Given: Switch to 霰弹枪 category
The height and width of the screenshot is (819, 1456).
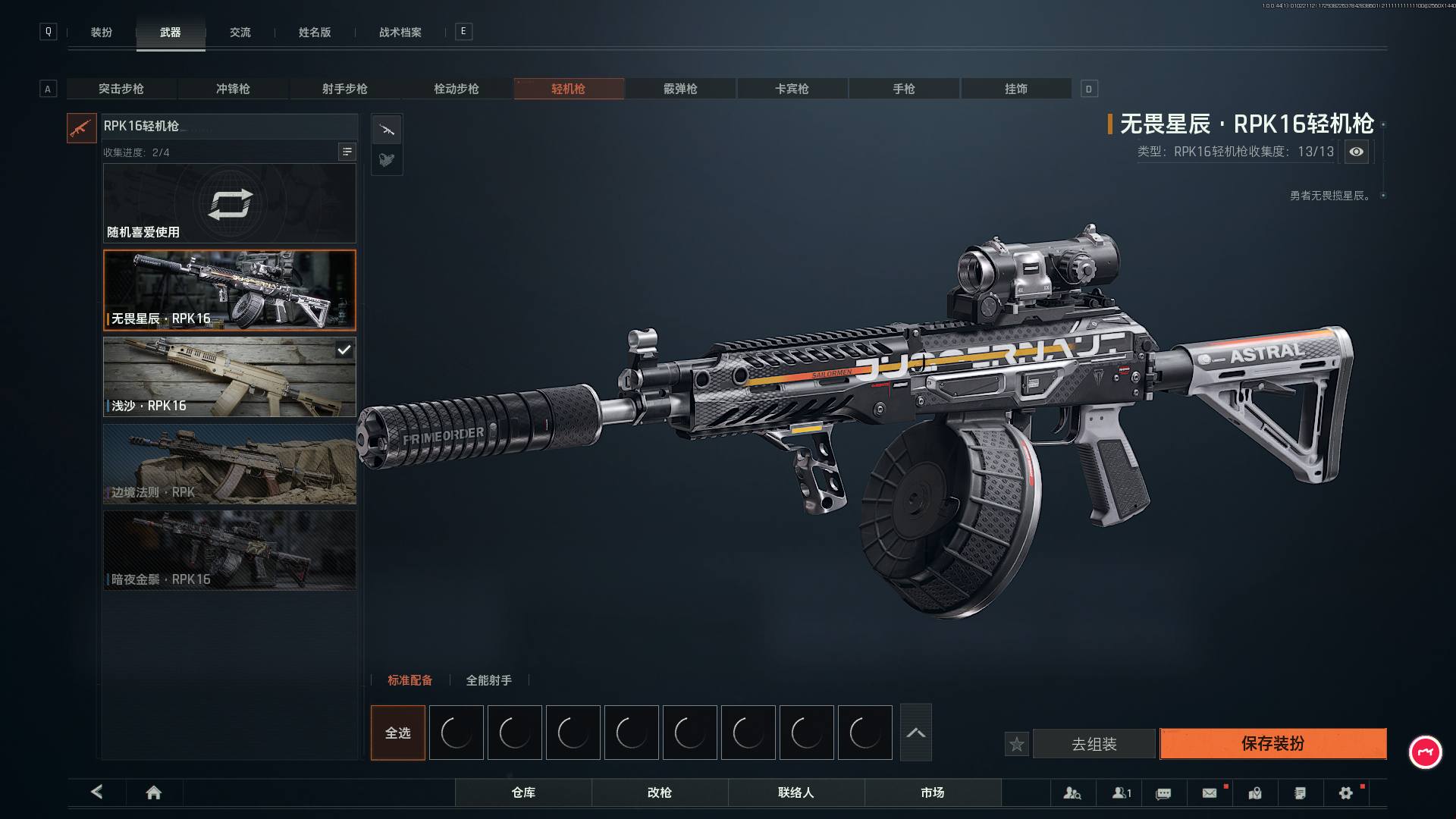Looking at the screenshot, I should [x=680, y=89].
